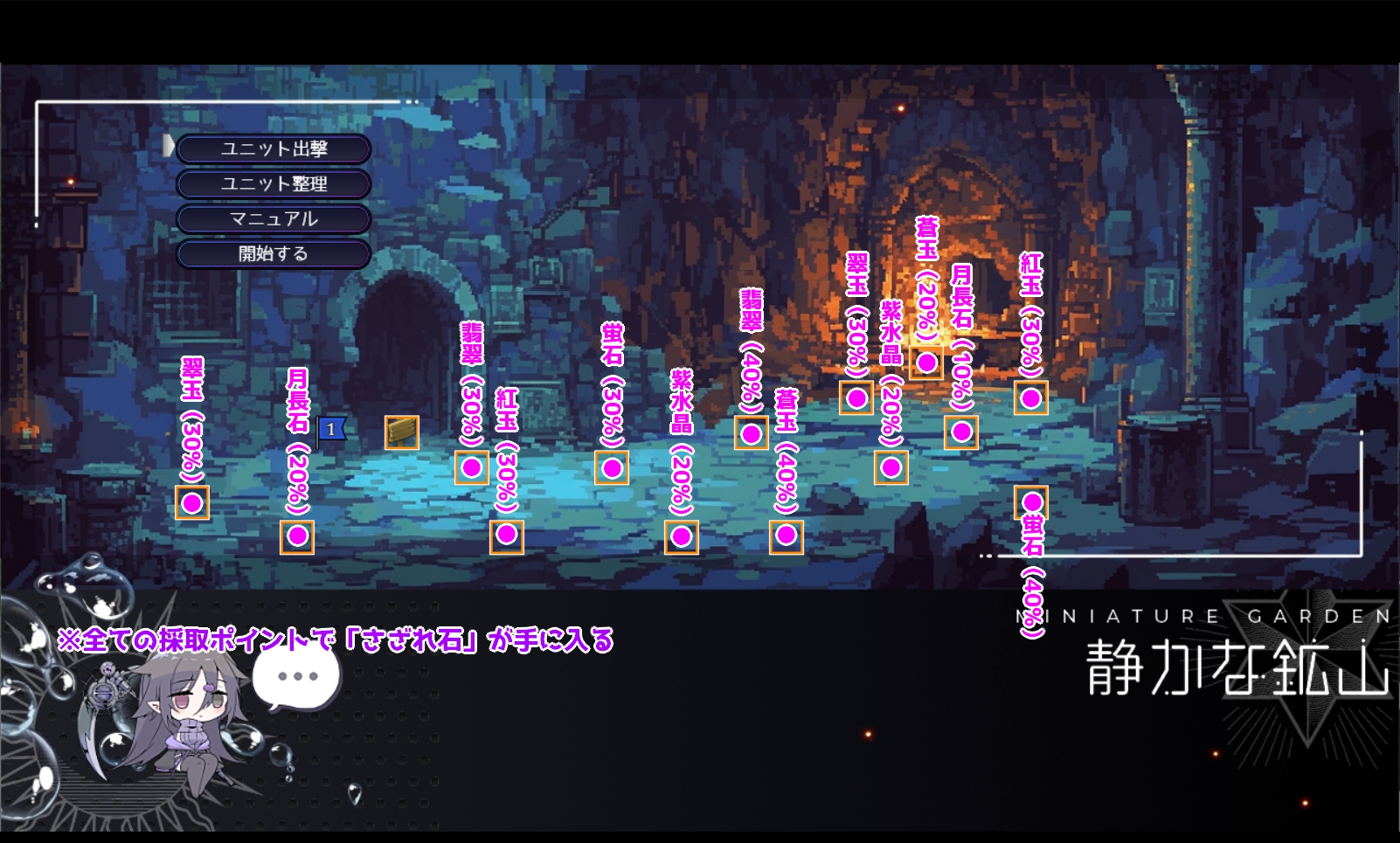Select the 月長石 (20%) gathering point marker
The width and height of the screenshot is (1400, 843).
pos(297,536)
